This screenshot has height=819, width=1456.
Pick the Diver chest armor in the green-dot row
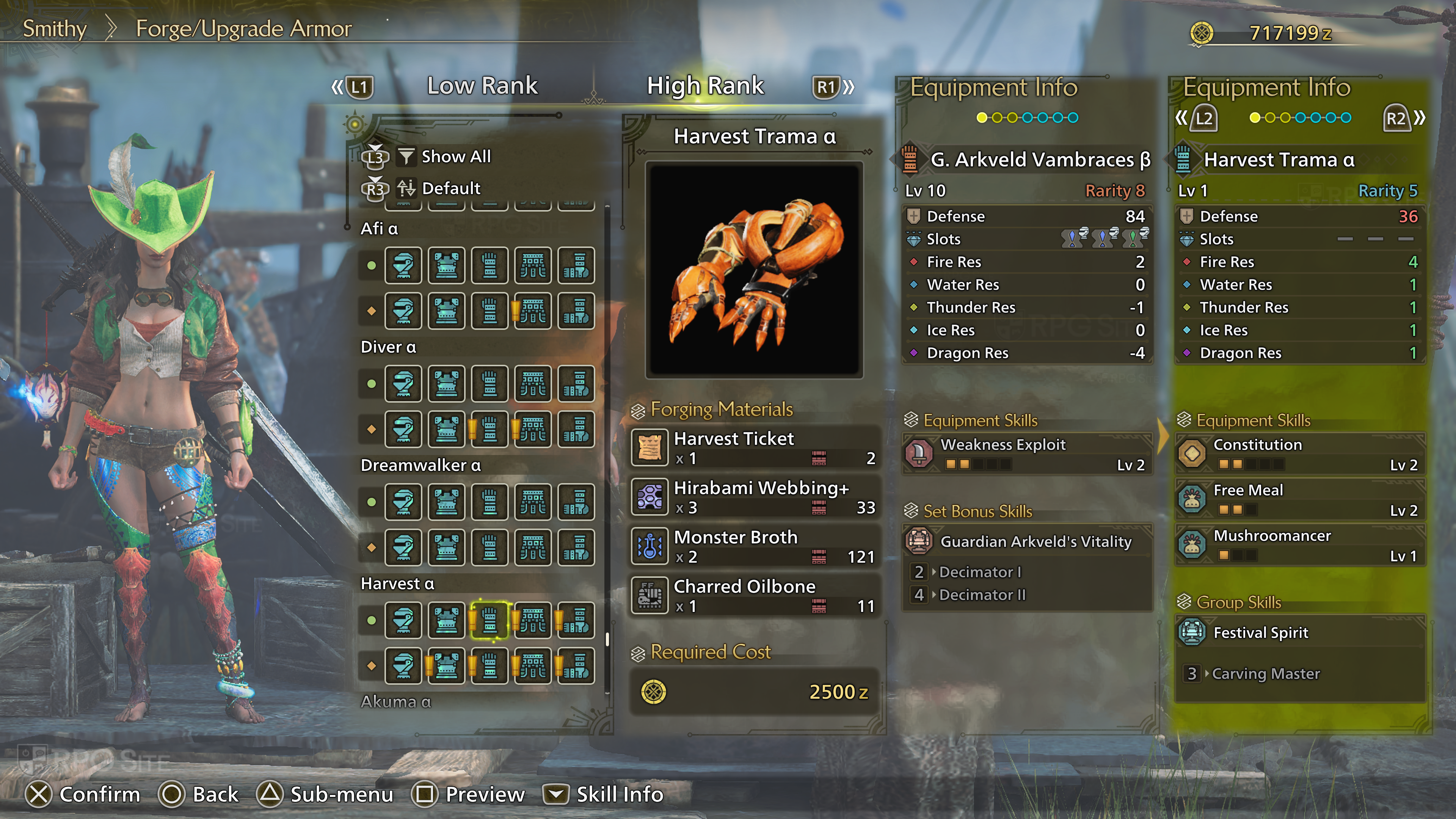pyautogui.click(x=447, y=384)
